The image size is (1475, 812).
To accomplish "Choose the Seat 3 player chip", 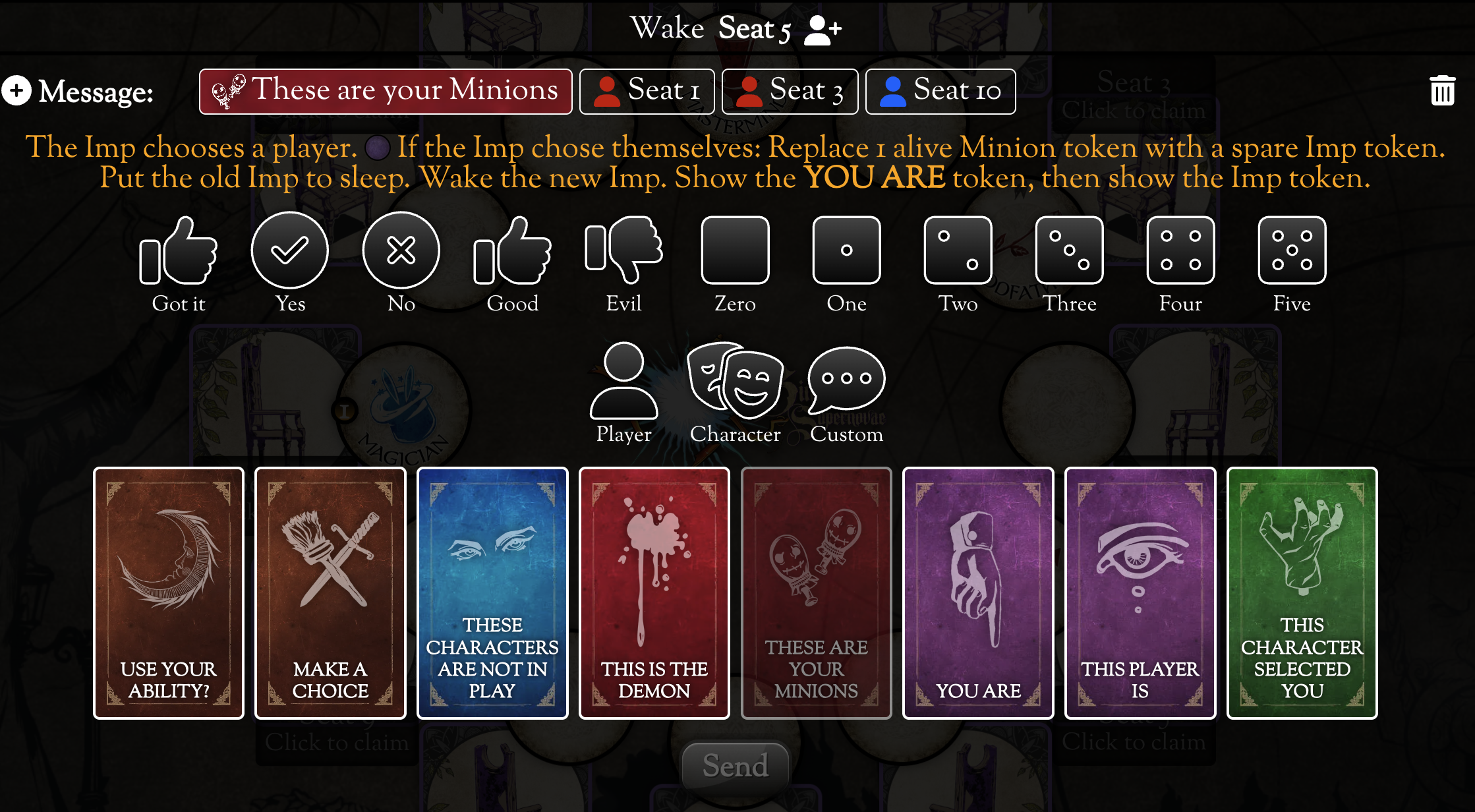I will 790,91.
